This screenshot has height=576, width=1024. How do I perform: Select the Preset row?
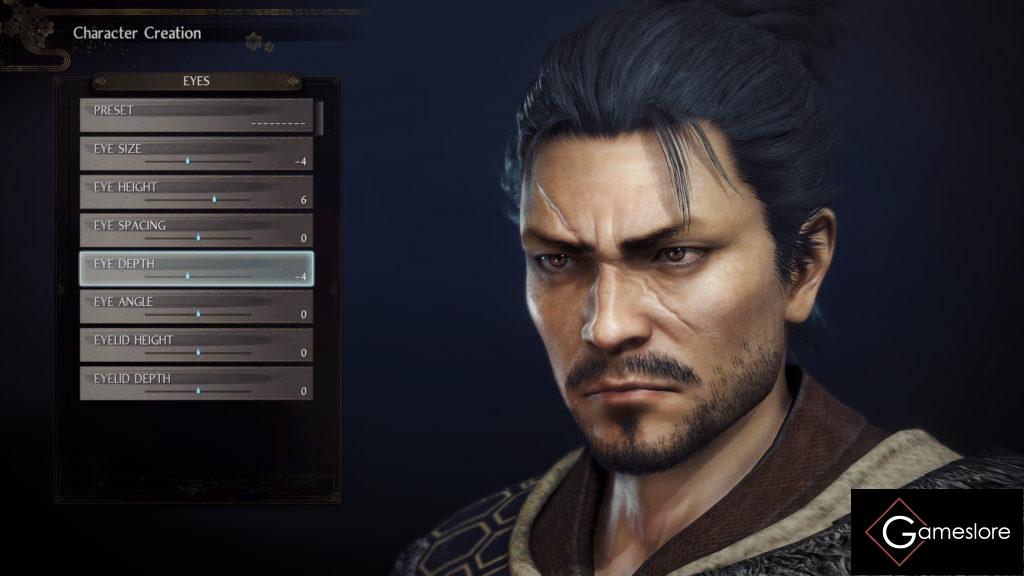pyautogui.click(x=196, y=116)
